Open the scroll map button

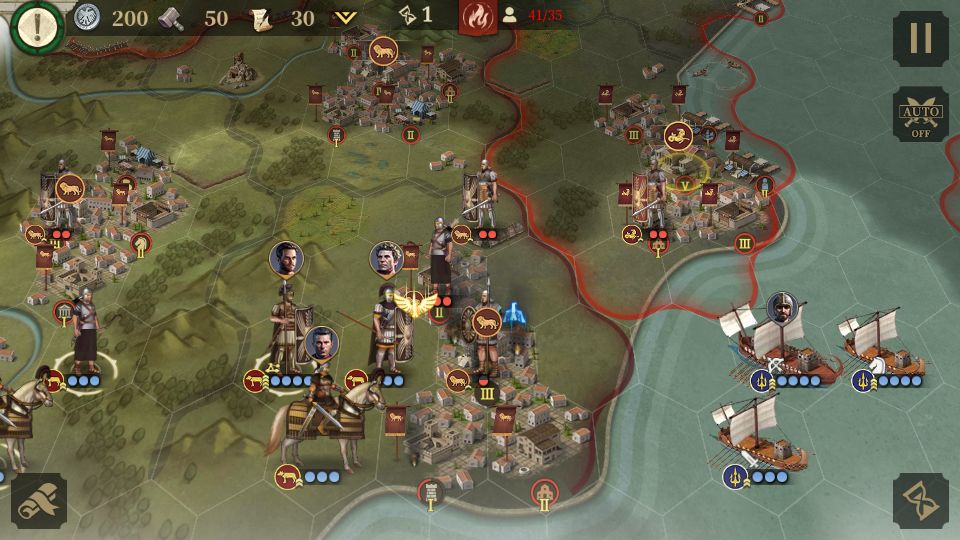click(x=39, y=500)
